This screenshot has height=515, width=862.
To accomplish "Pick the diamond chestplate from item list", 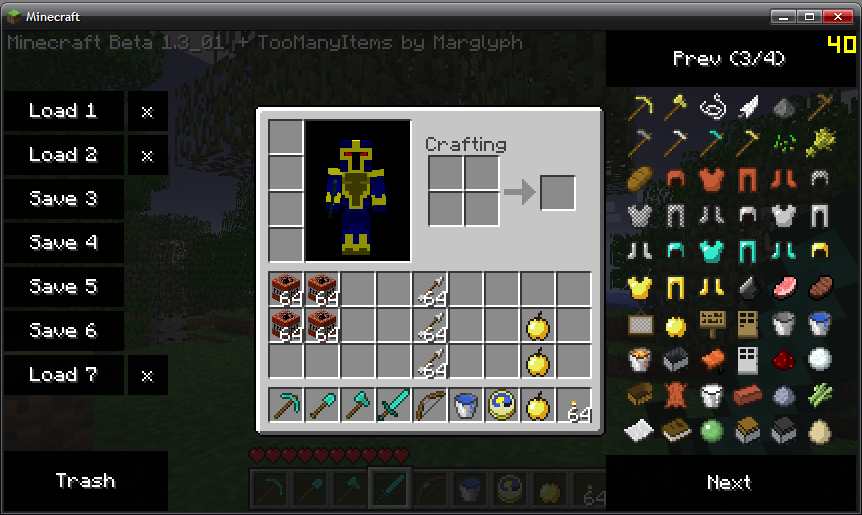I will (713, 251).
